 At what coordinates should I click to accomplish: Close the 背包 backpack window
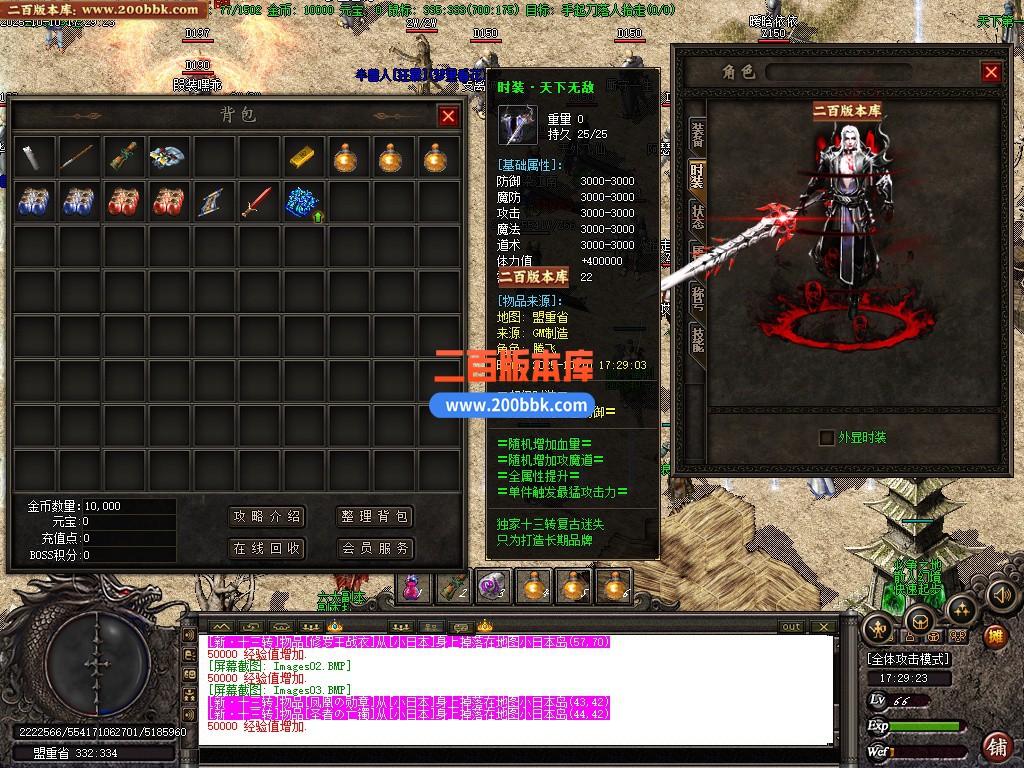click(x=448, y=116)
